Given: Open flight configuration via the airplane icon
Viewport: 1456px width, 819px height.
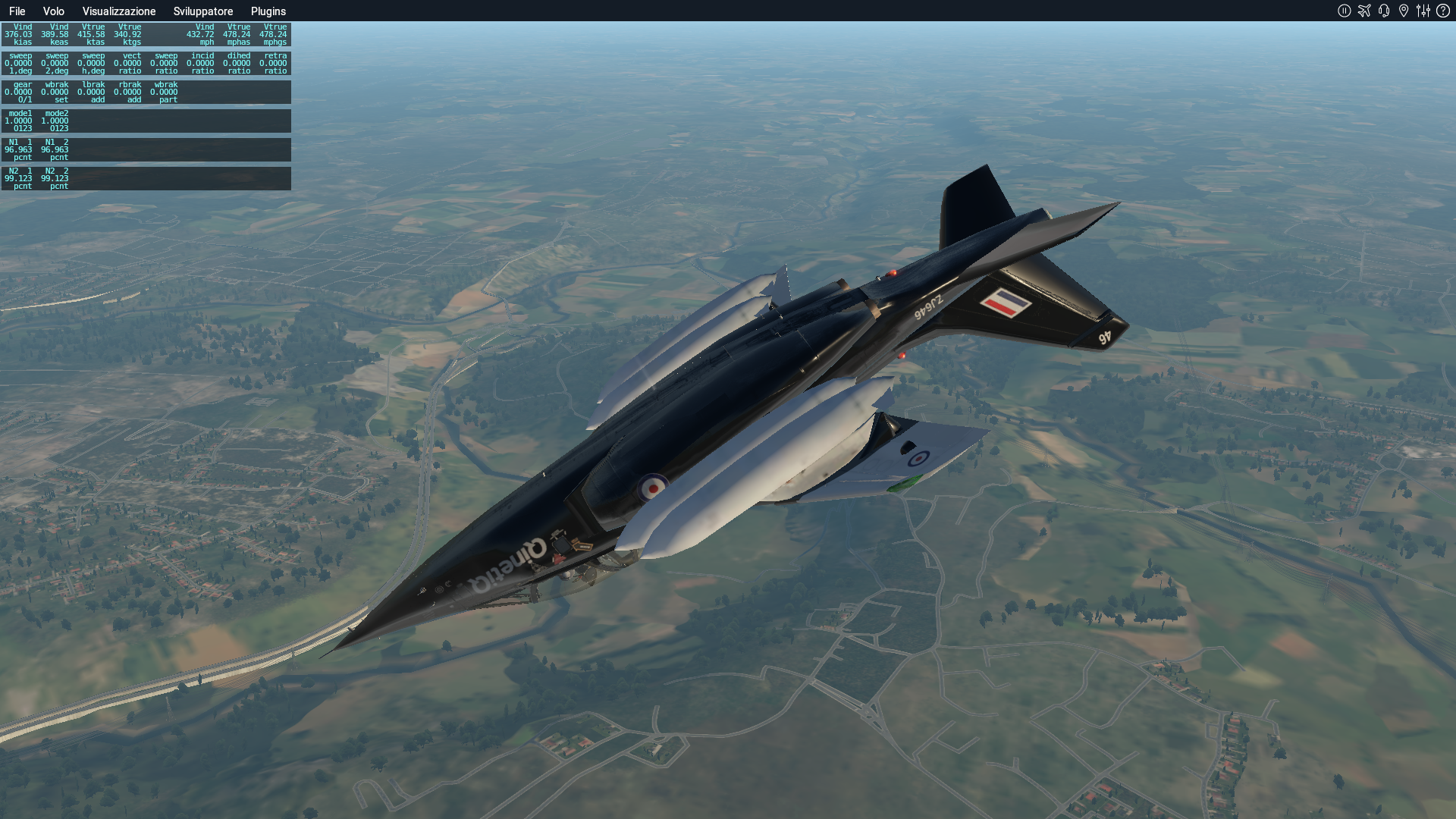Looking at the screenshot, I should pyautogui.click(x=1364, y=11).
